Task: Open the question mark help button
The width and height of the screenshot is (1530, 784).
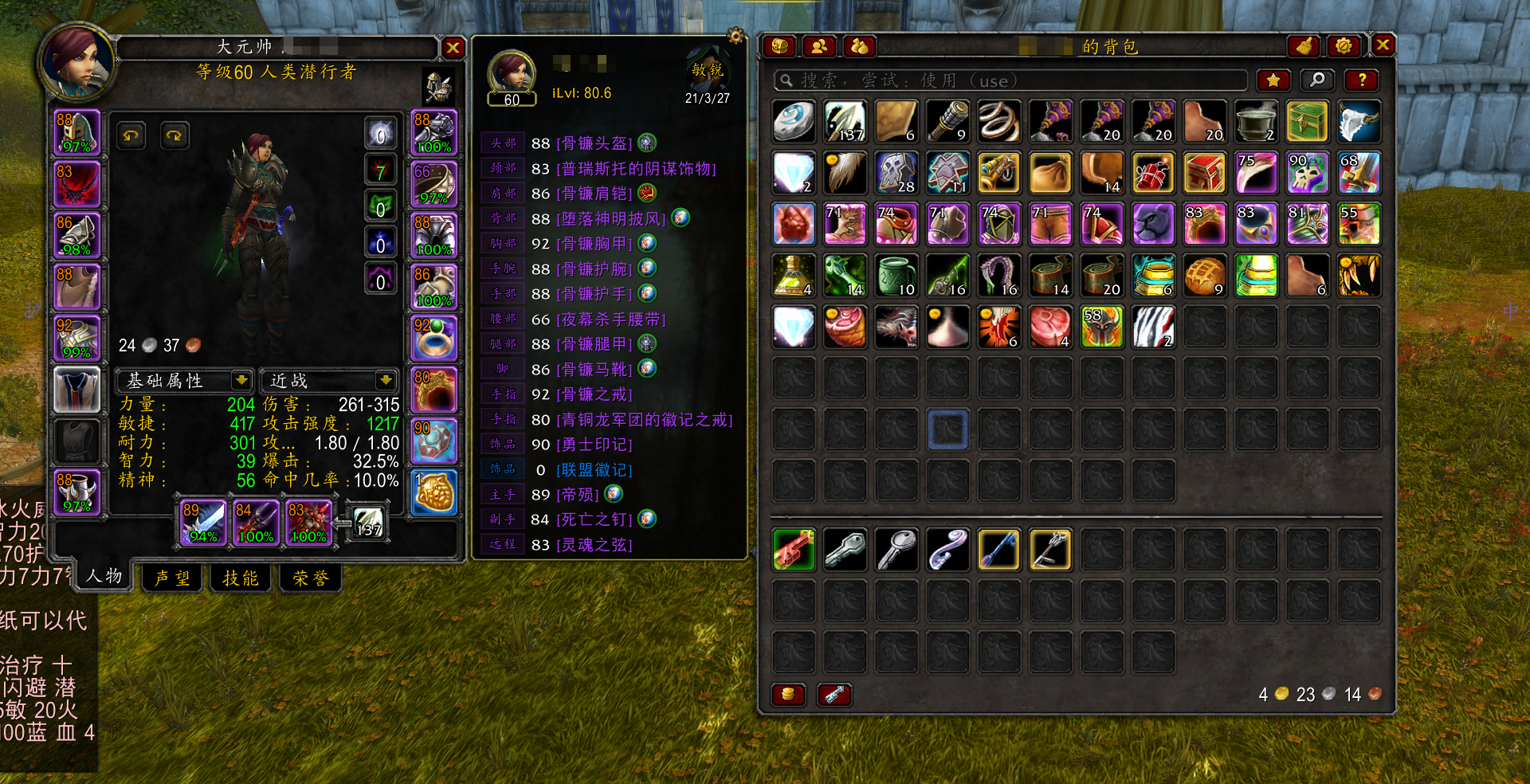Action: (1362, 80)
